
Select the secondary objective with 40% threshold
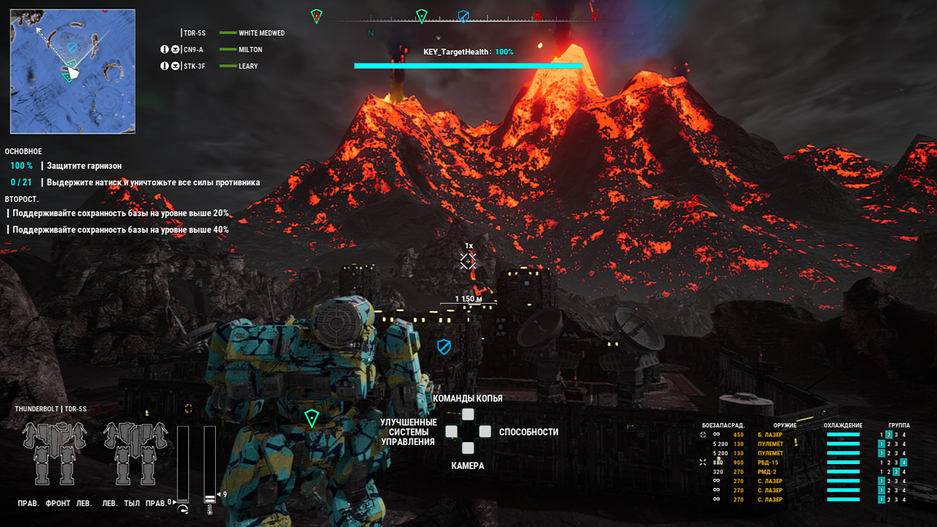(x=120, y=230)
